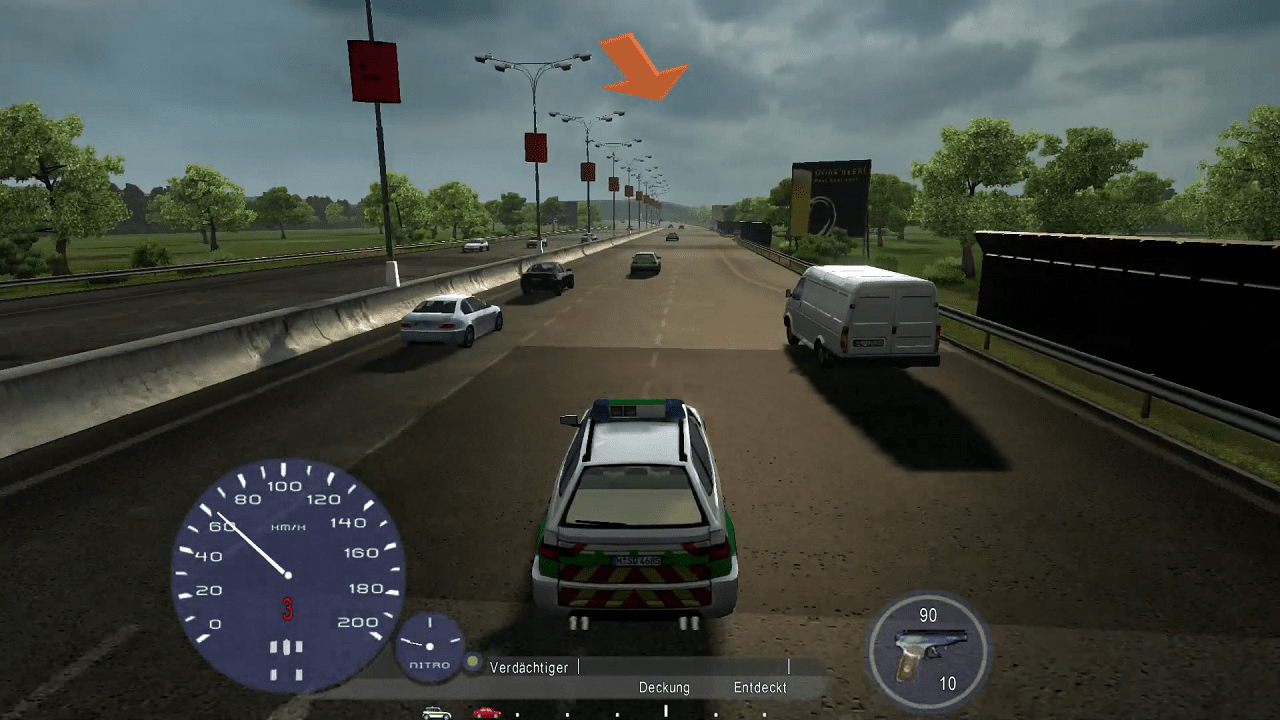Select the pistol weapon icon
1280x720 pixels.
coord(930,649)
